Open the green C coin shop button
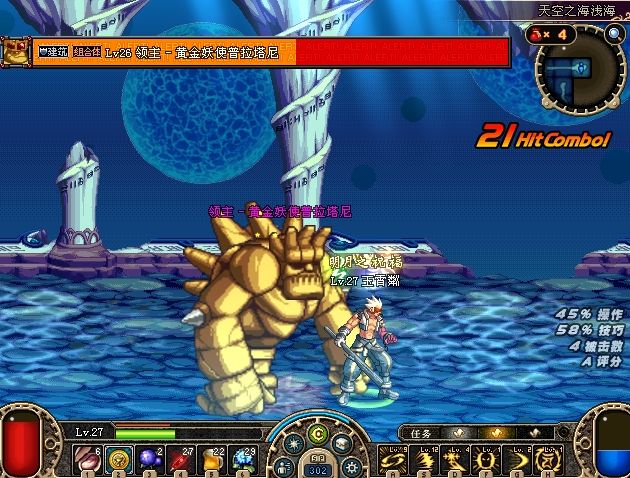Viewport: 630px width, 478px height. [x=317, y=433]
